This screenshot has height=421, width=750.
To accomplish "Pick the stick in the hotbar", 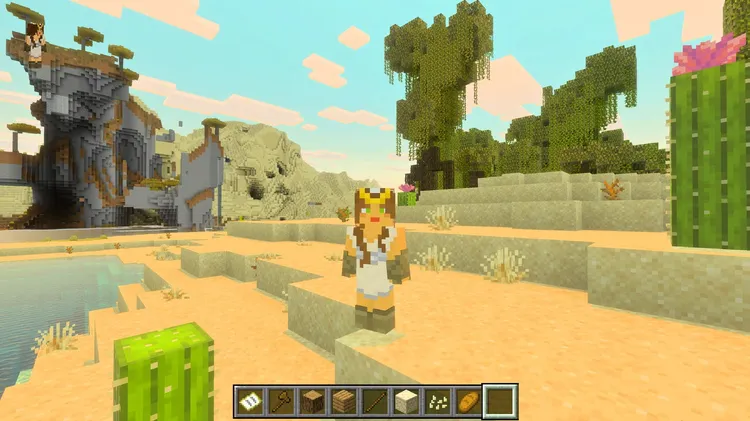I will (x=374, y=401).
